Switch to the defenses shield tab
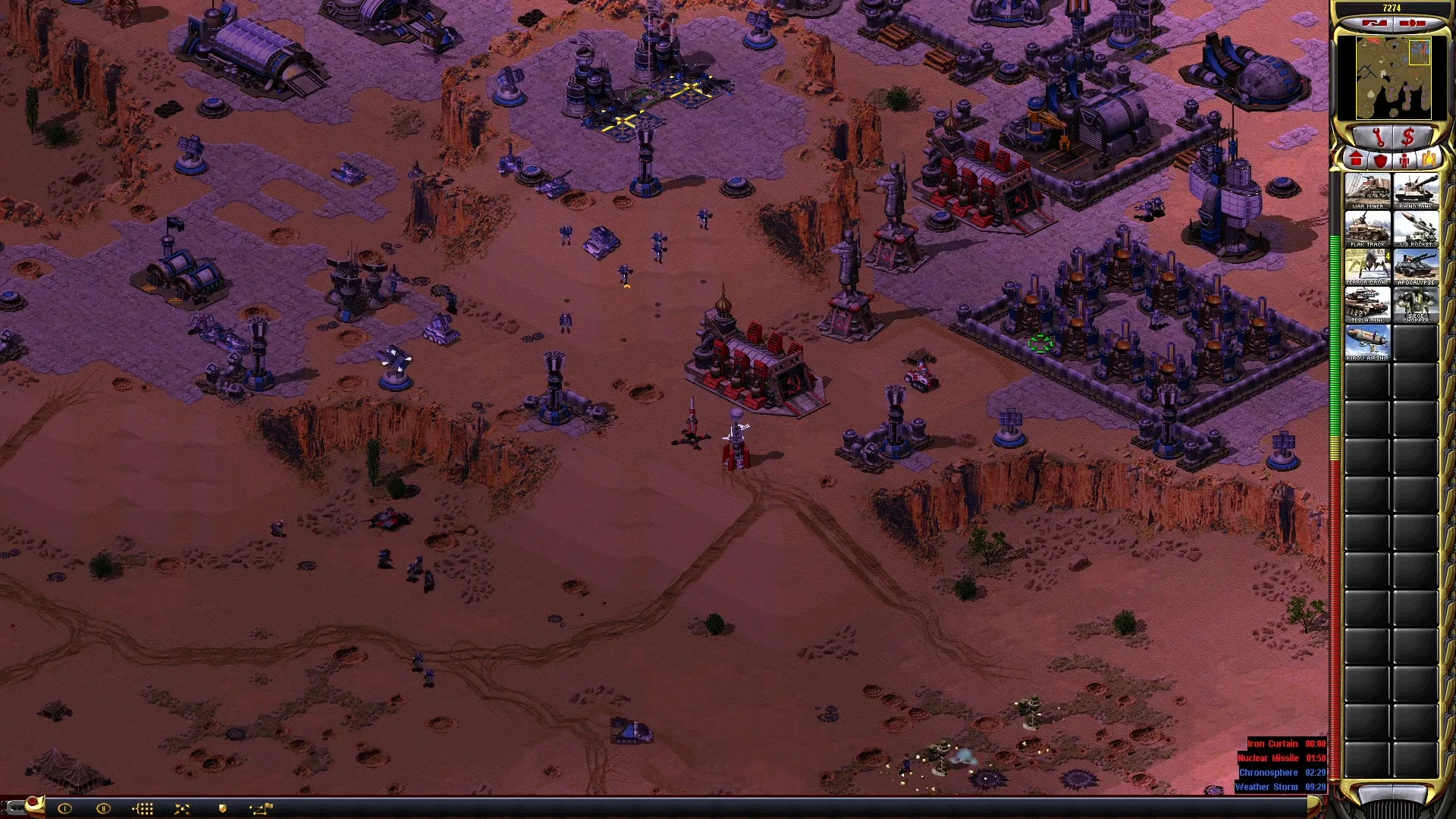Viewport: 1456px width, 819px height. coord(1380,160)
